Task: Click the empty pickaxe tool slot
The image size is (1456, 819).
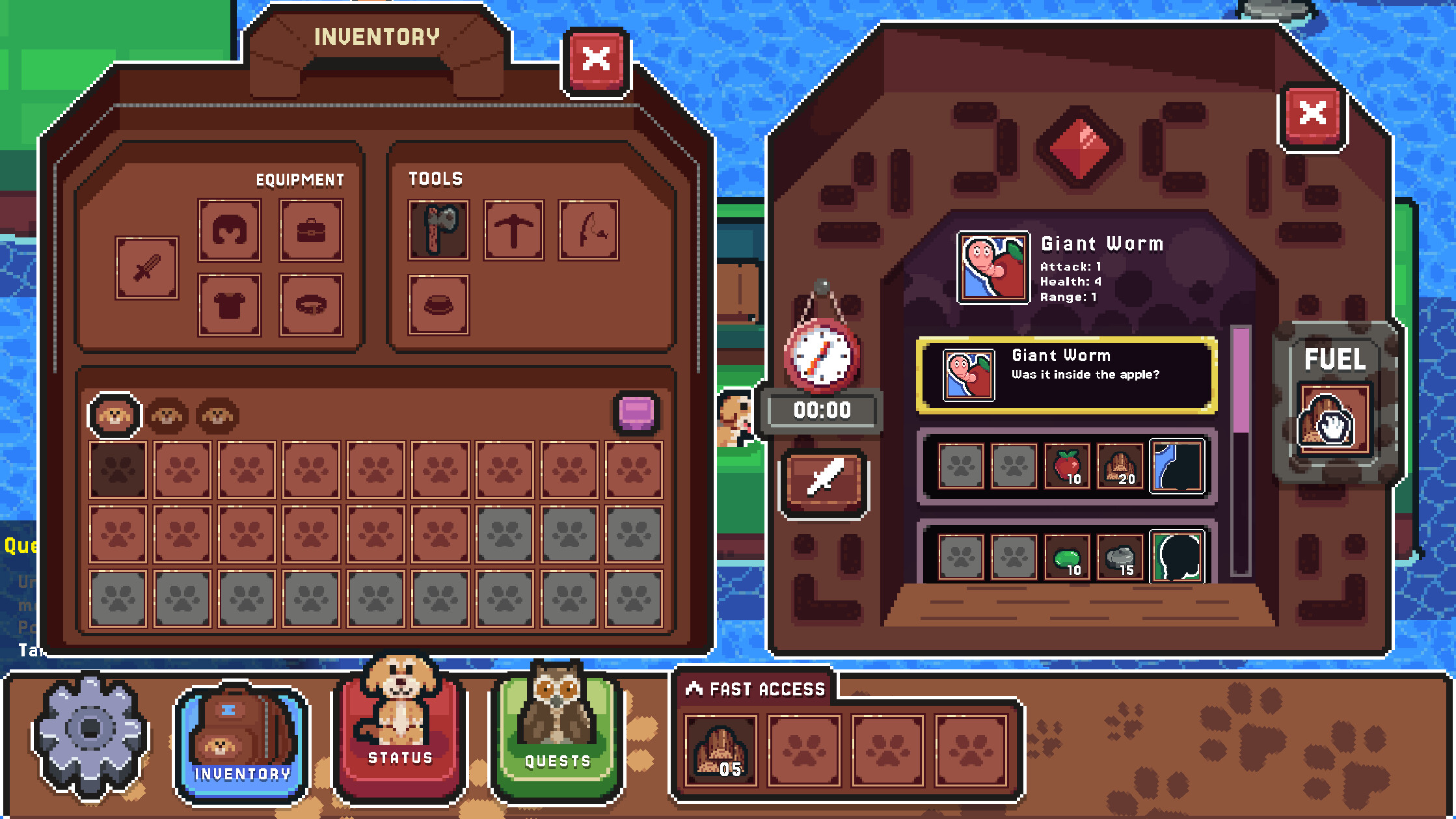Action: coord(513,230)
